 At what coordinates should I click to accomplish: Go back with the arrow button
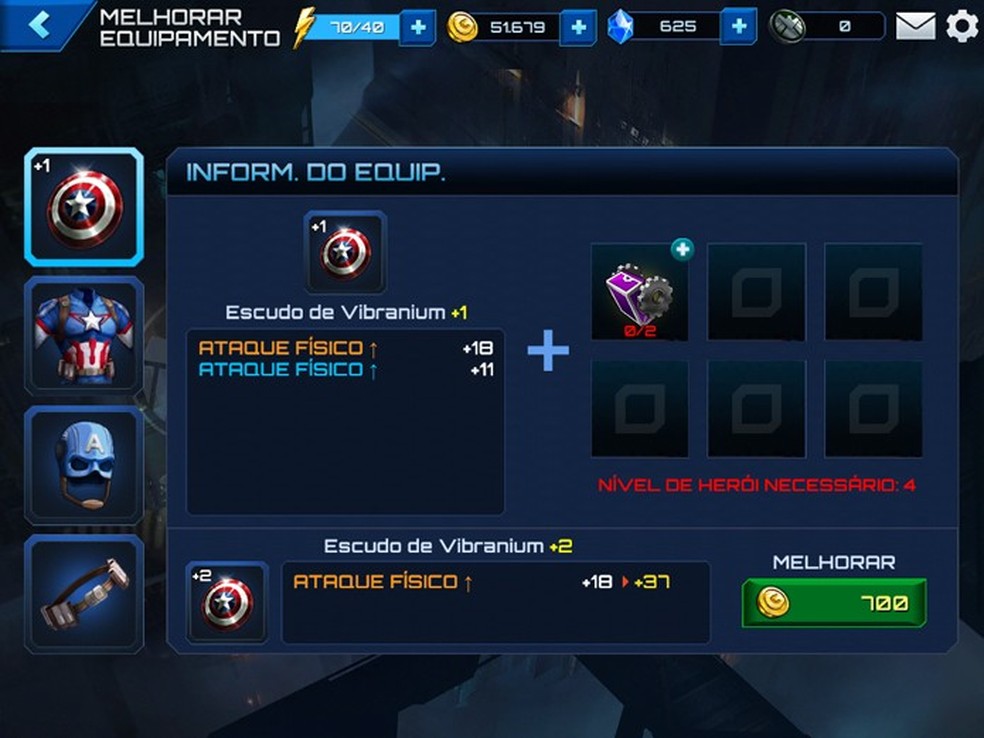pos(40,25)
